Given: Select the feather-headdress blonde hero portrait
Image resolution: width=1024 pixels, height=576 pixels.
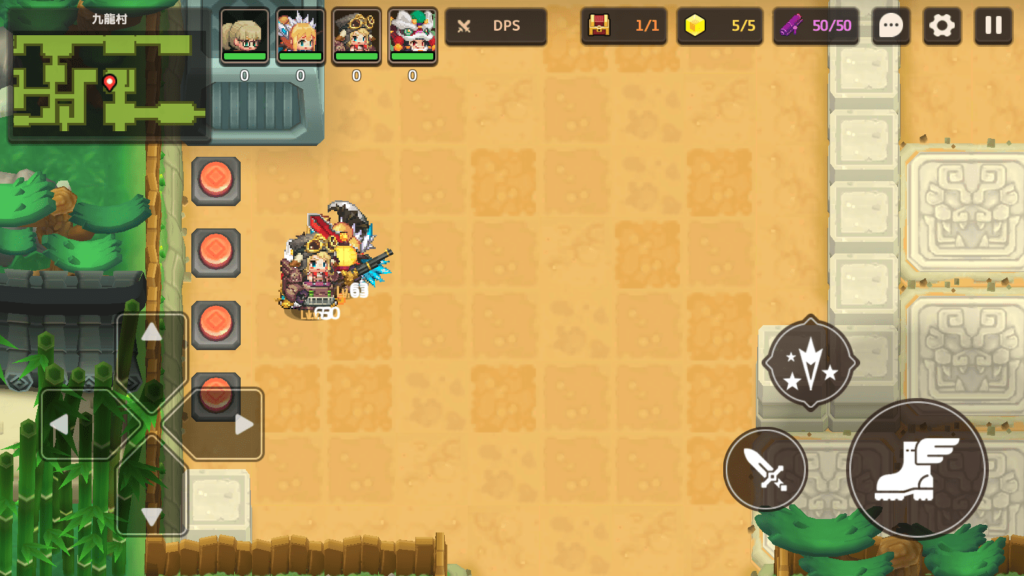Looking at the screenshot, I should coord(300,36).
